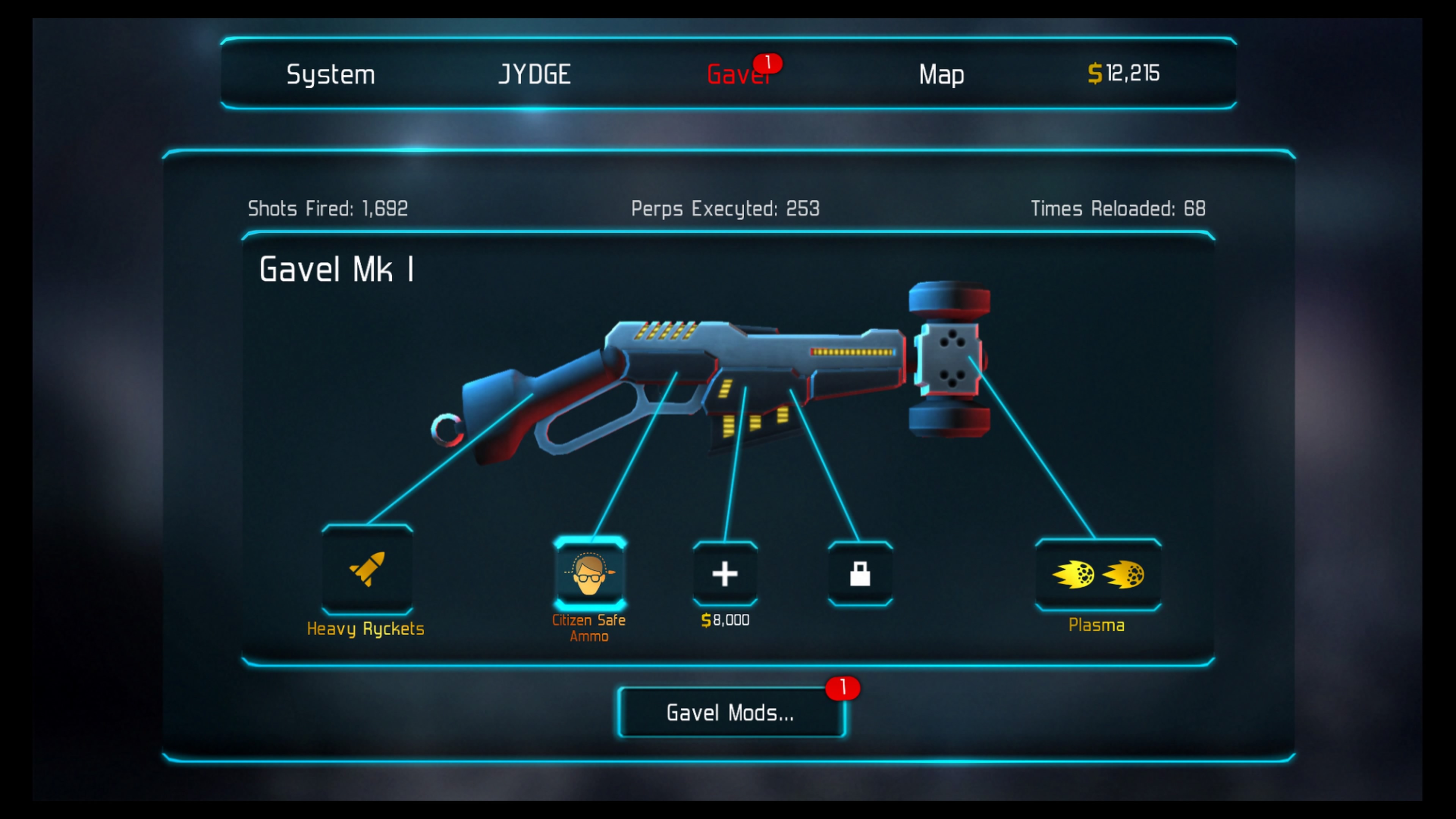Viewport: 1456px width, 819px height.
Task: Buy the $8,000 plus mod slot
Action: coord(725,574)
